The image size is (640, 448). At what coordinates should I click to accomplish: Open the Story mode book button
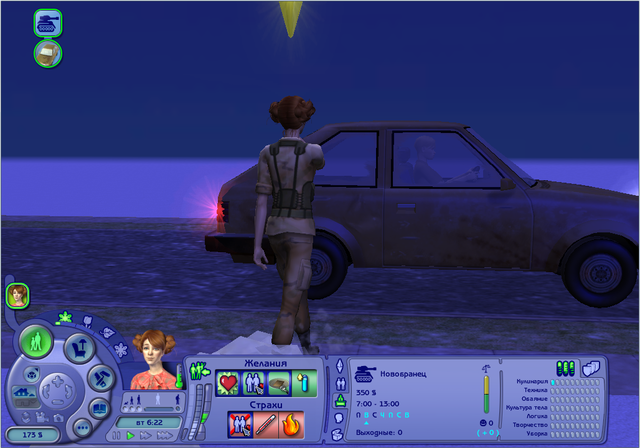coord(101,407)
